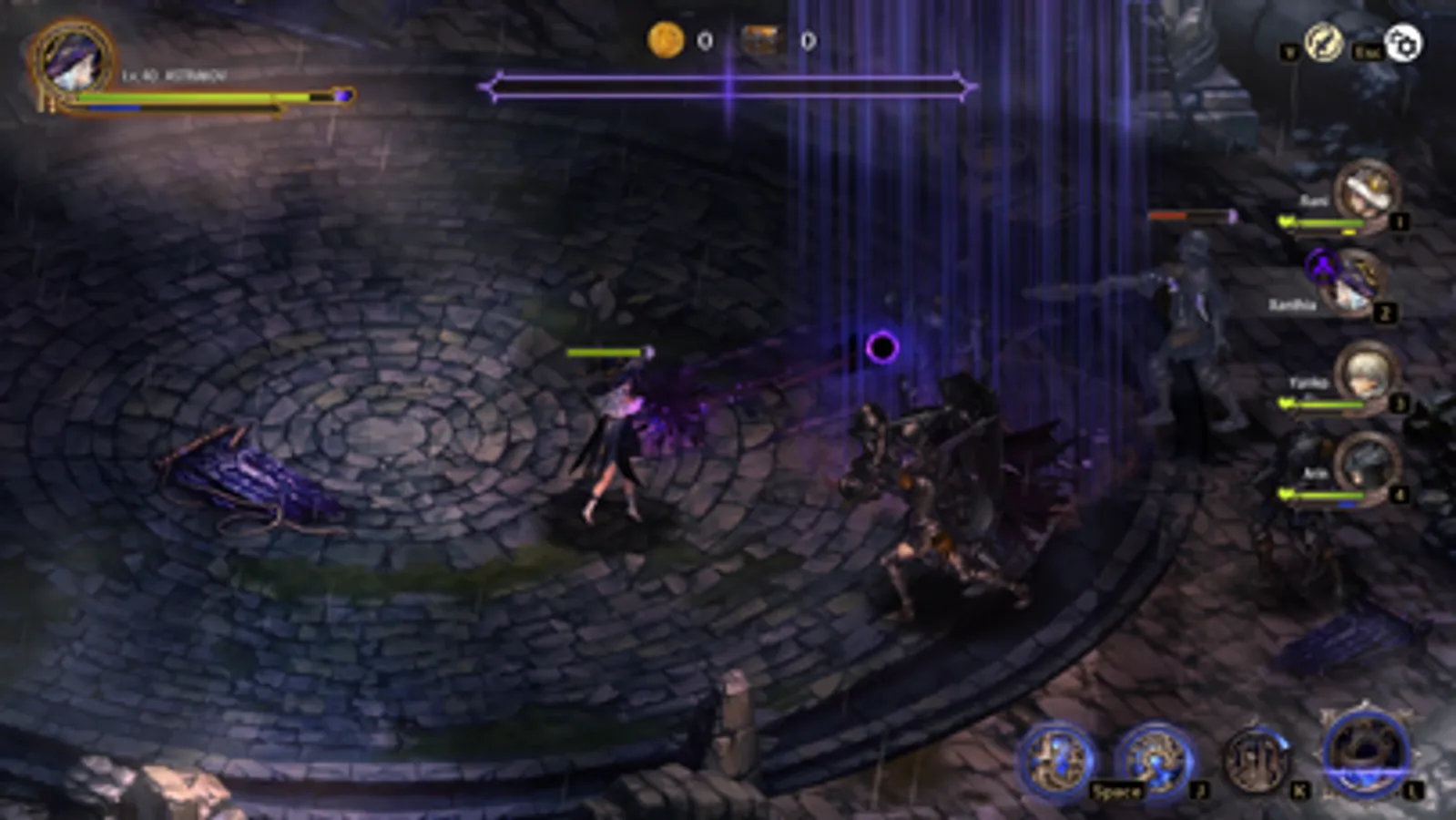This screenshot has width=1456, height=820.
Task: Click the enemy's orange health bar
Action: (1166, 216)
